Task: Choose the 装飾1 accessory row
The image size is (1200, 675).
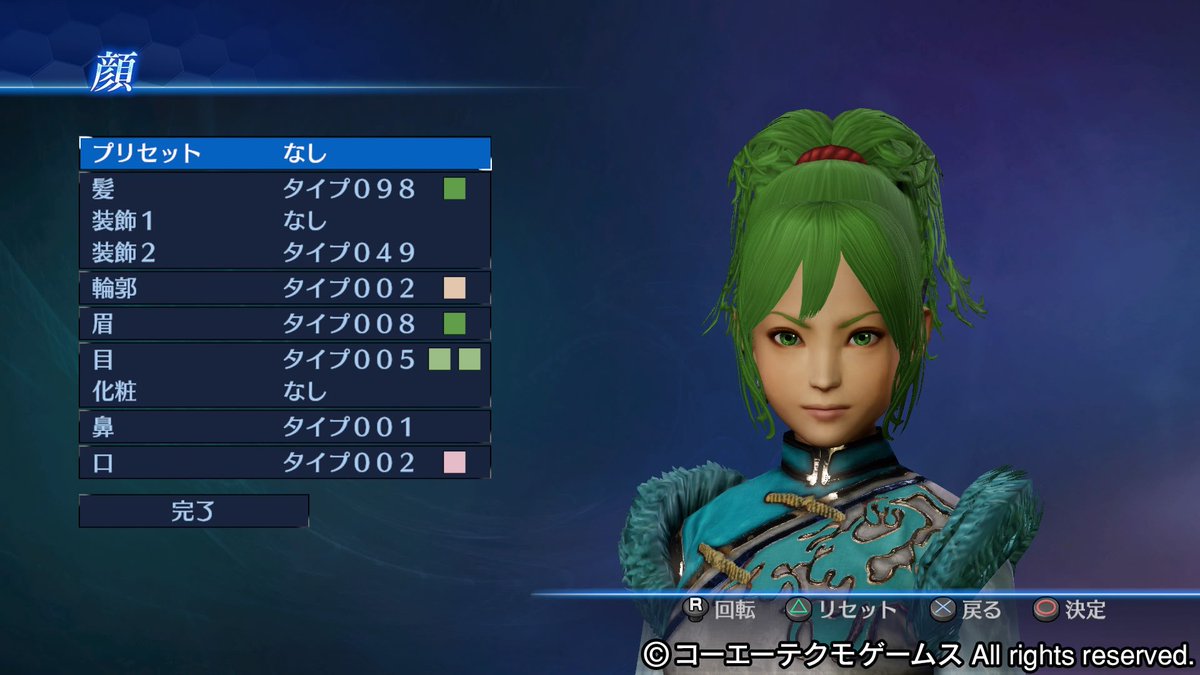Action: [x=250, y=220]
